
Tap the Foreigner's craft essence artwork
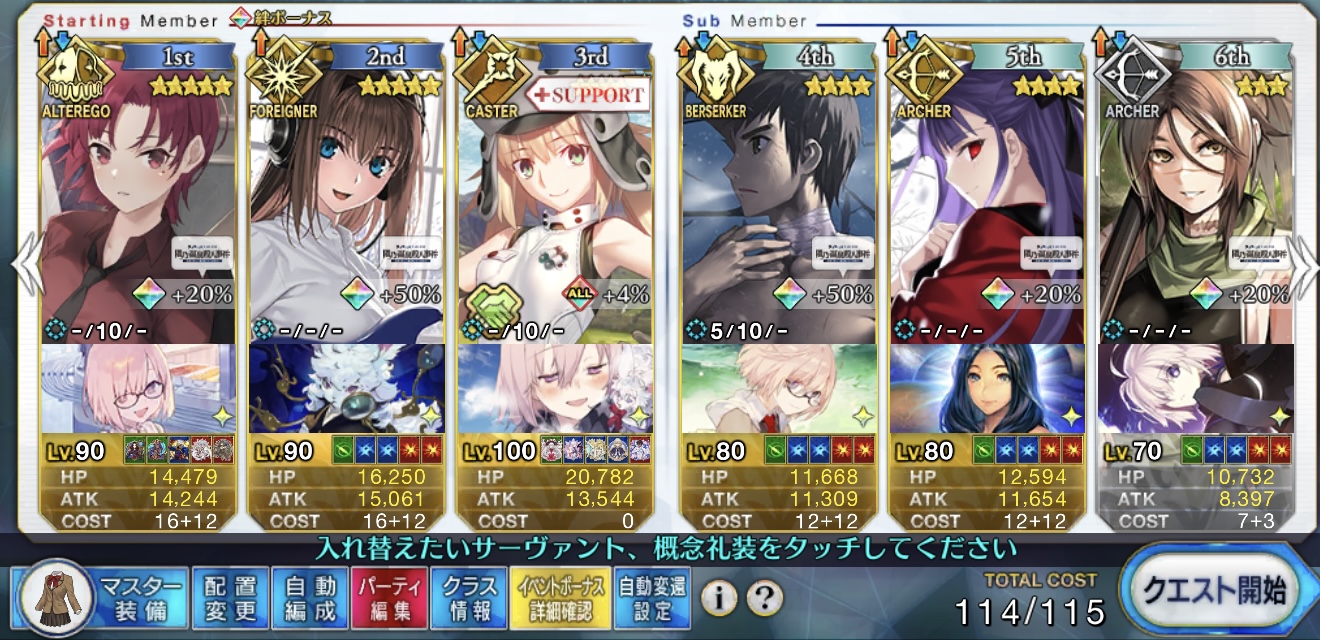[x=346, y=388]
